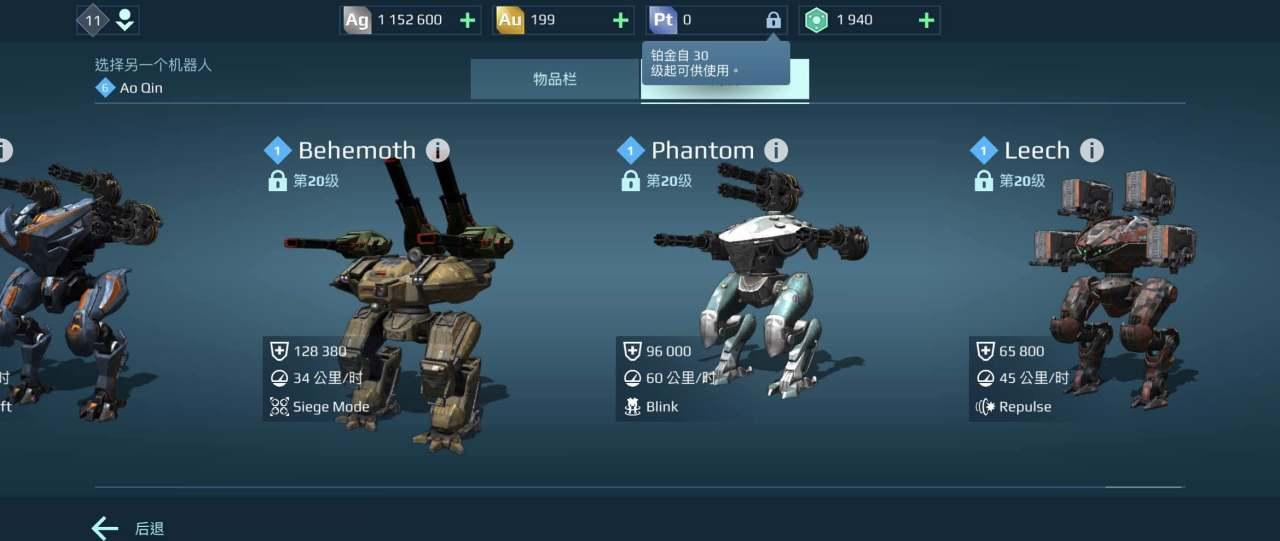Show info for the Leech robot
The image size is (1280, 541).
coord(1092,151)
